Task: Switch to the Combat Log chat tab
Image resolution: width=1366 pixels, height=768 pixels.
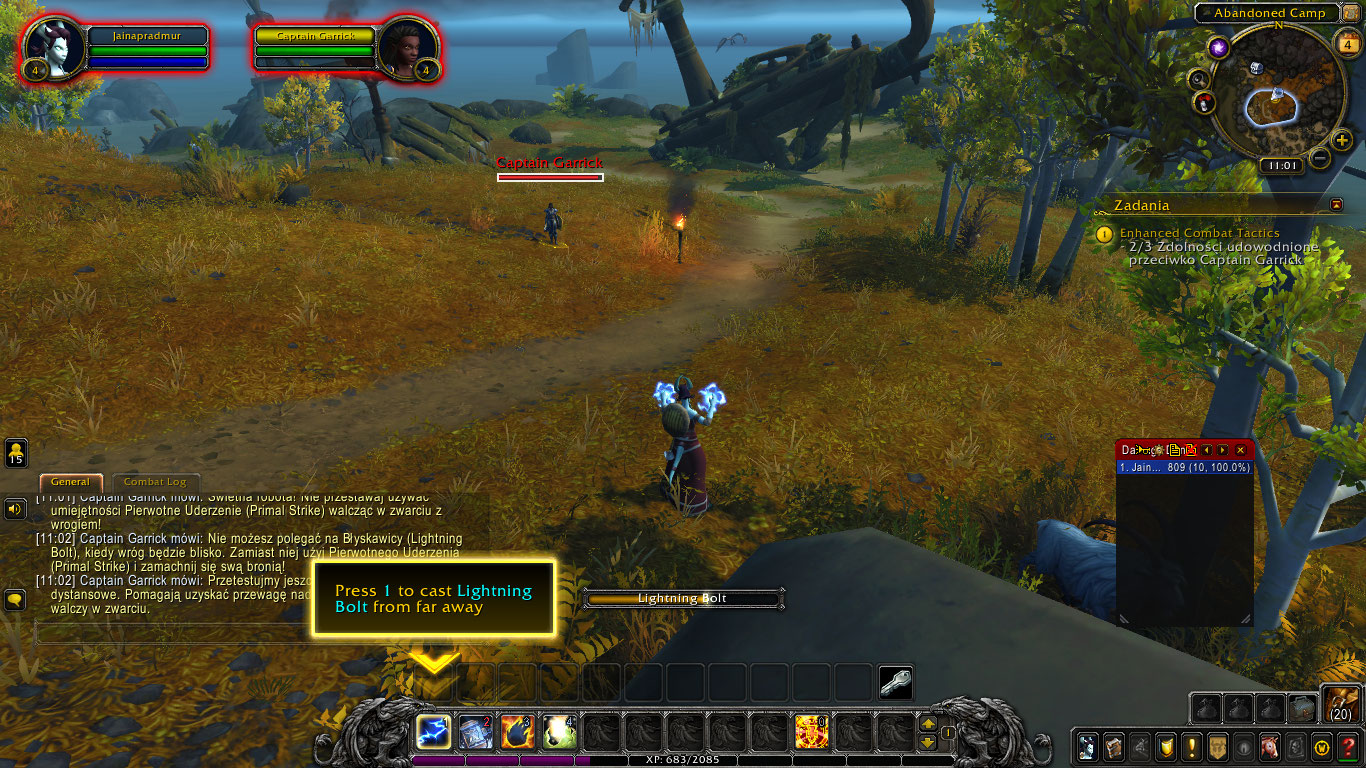Action: coord(155,481)
